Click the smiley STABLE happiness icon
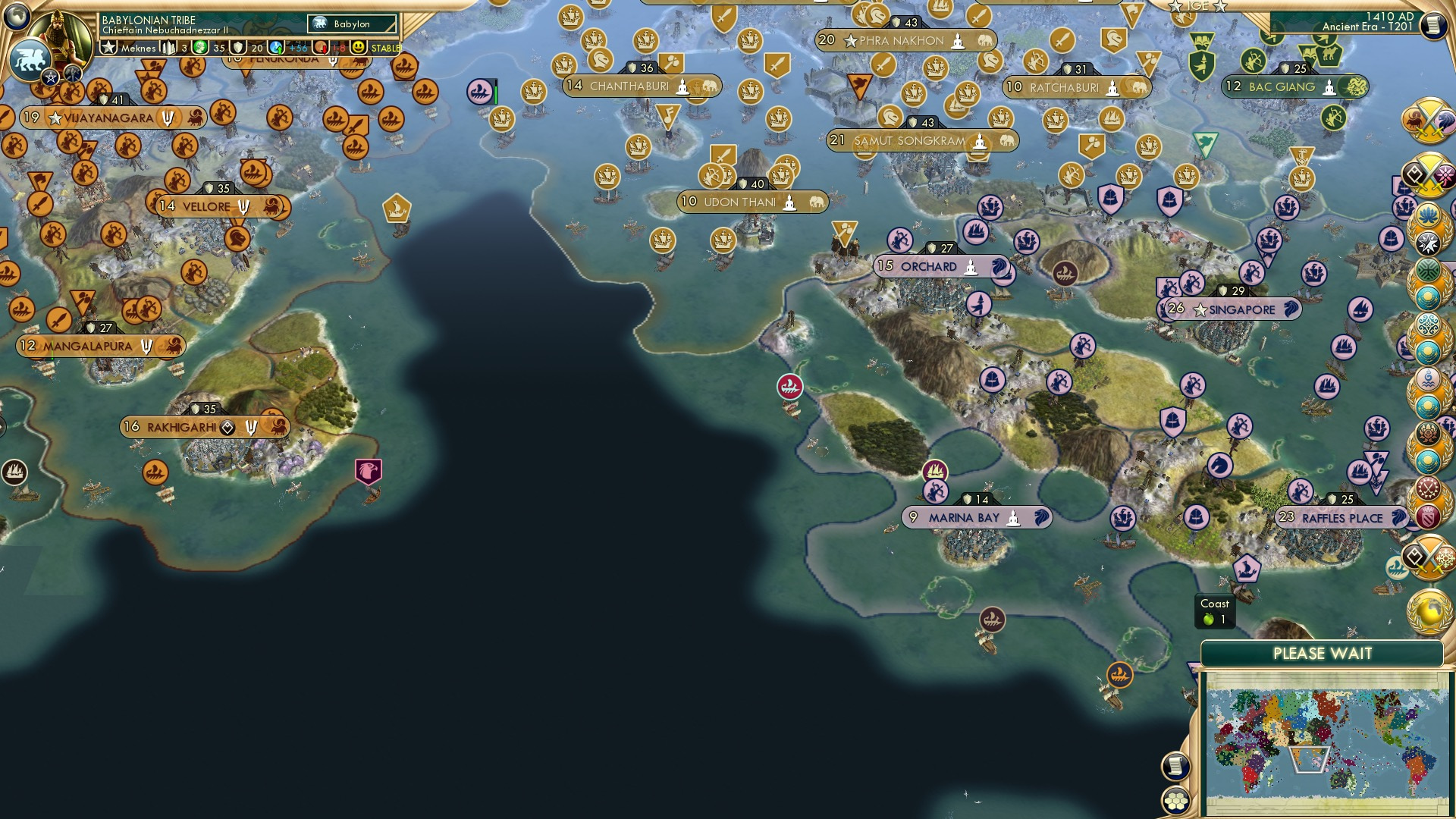Image resolution: width=1456 pixels, height=819 pixels. point(358,48)
